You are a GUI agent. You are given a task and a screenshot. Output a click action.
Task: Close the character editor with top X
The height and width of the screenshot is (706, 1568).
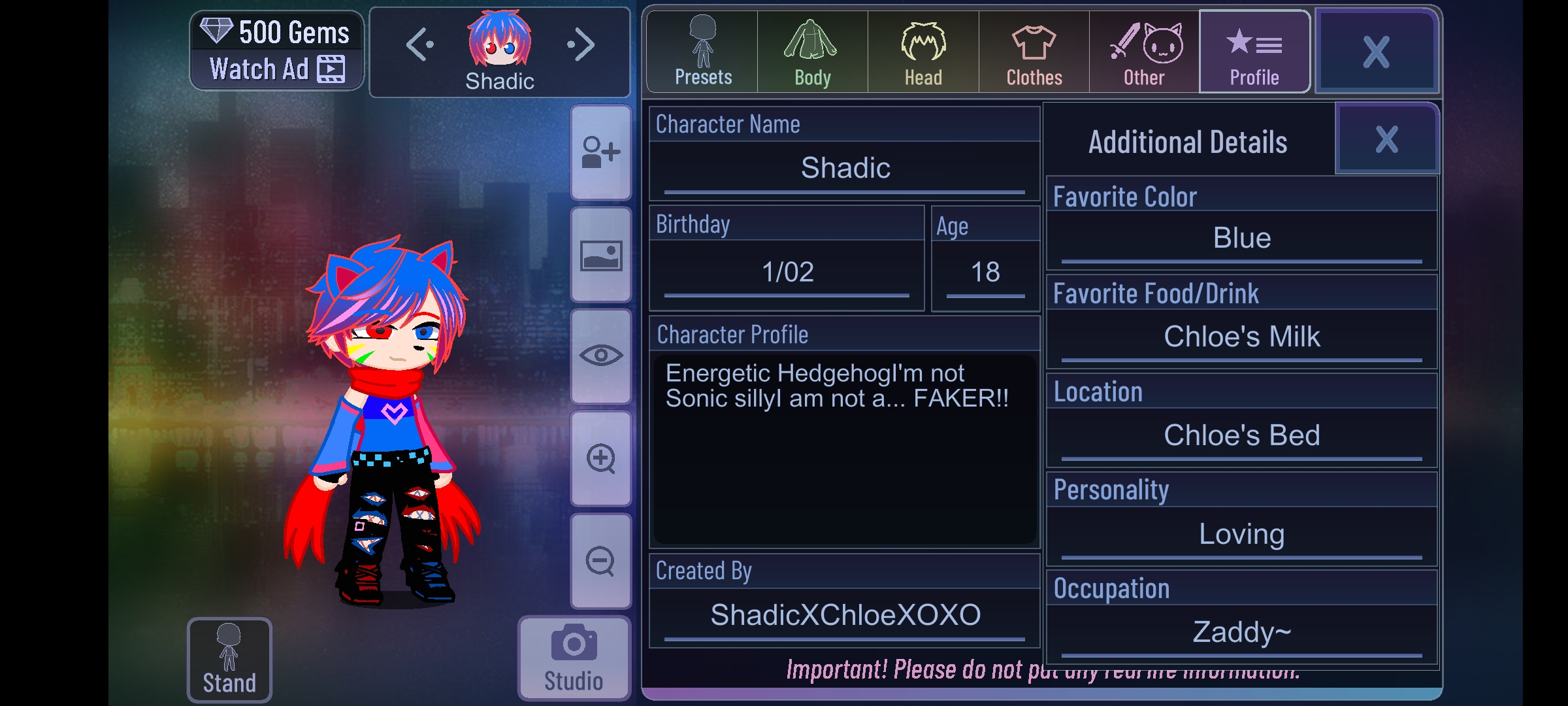pos(1376,52)
